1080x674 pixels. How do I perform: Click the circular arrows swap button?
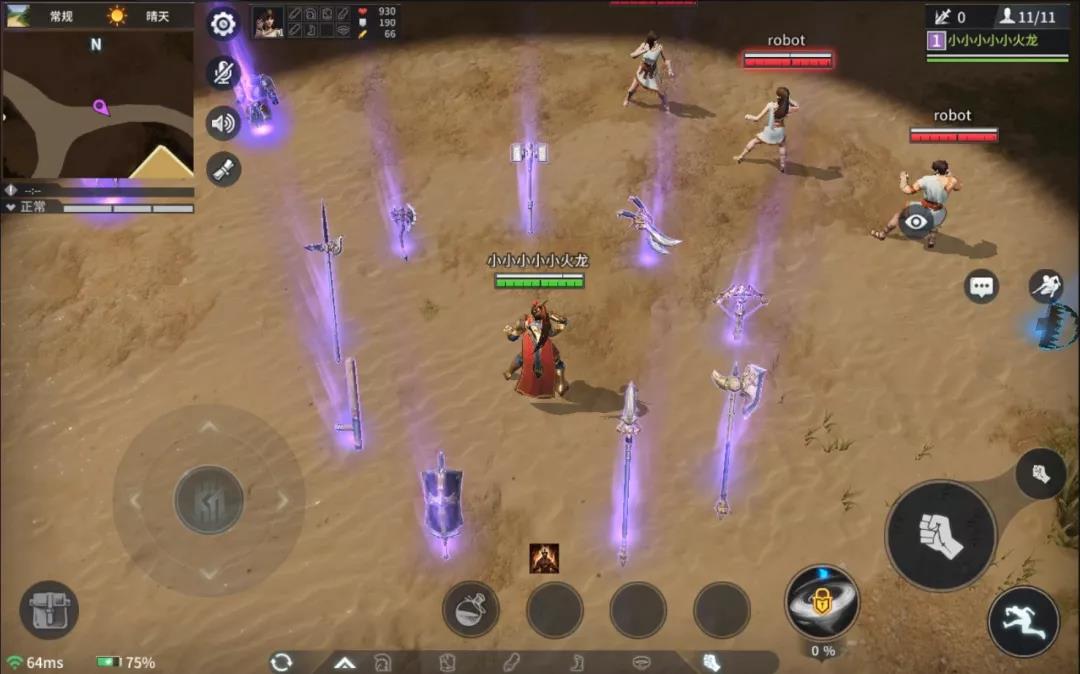coord(281,662)
